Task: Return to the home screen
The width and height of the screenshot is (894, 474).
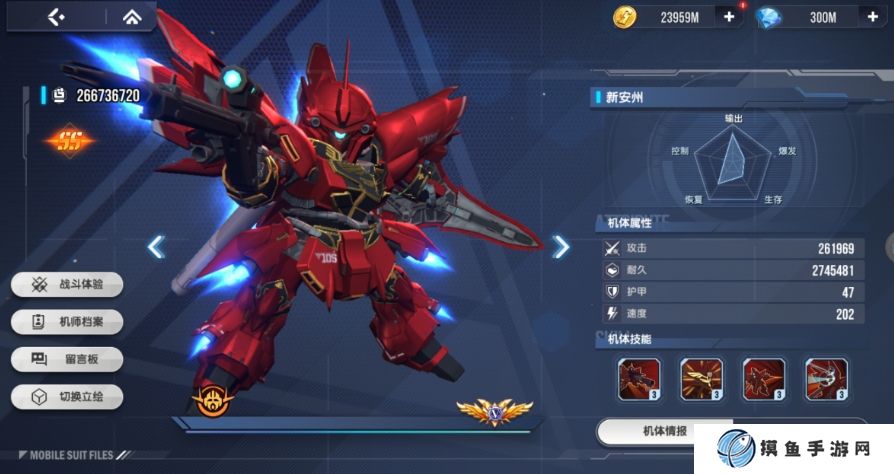Action: [x=131, y=16]
